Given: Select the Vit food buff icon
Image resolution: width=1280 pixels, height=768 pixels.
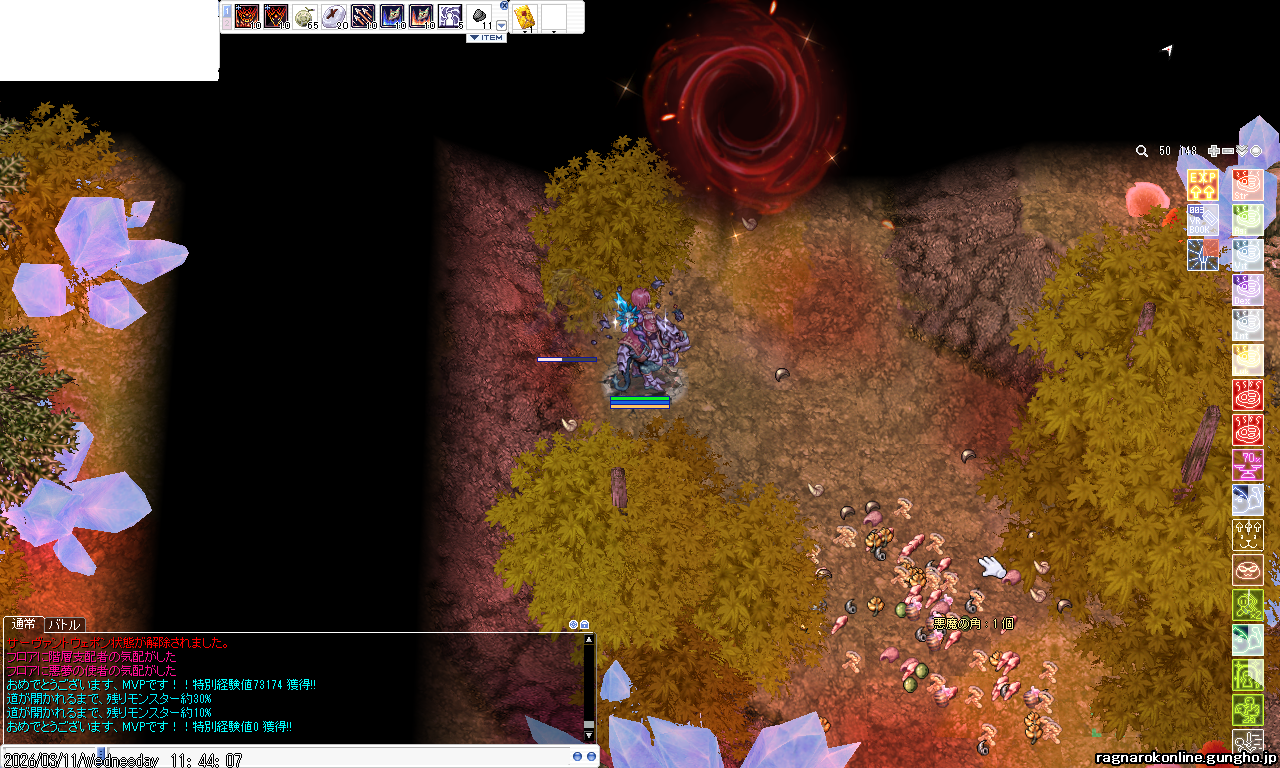Looking at the screenshot, I should tap(1247, 255).
